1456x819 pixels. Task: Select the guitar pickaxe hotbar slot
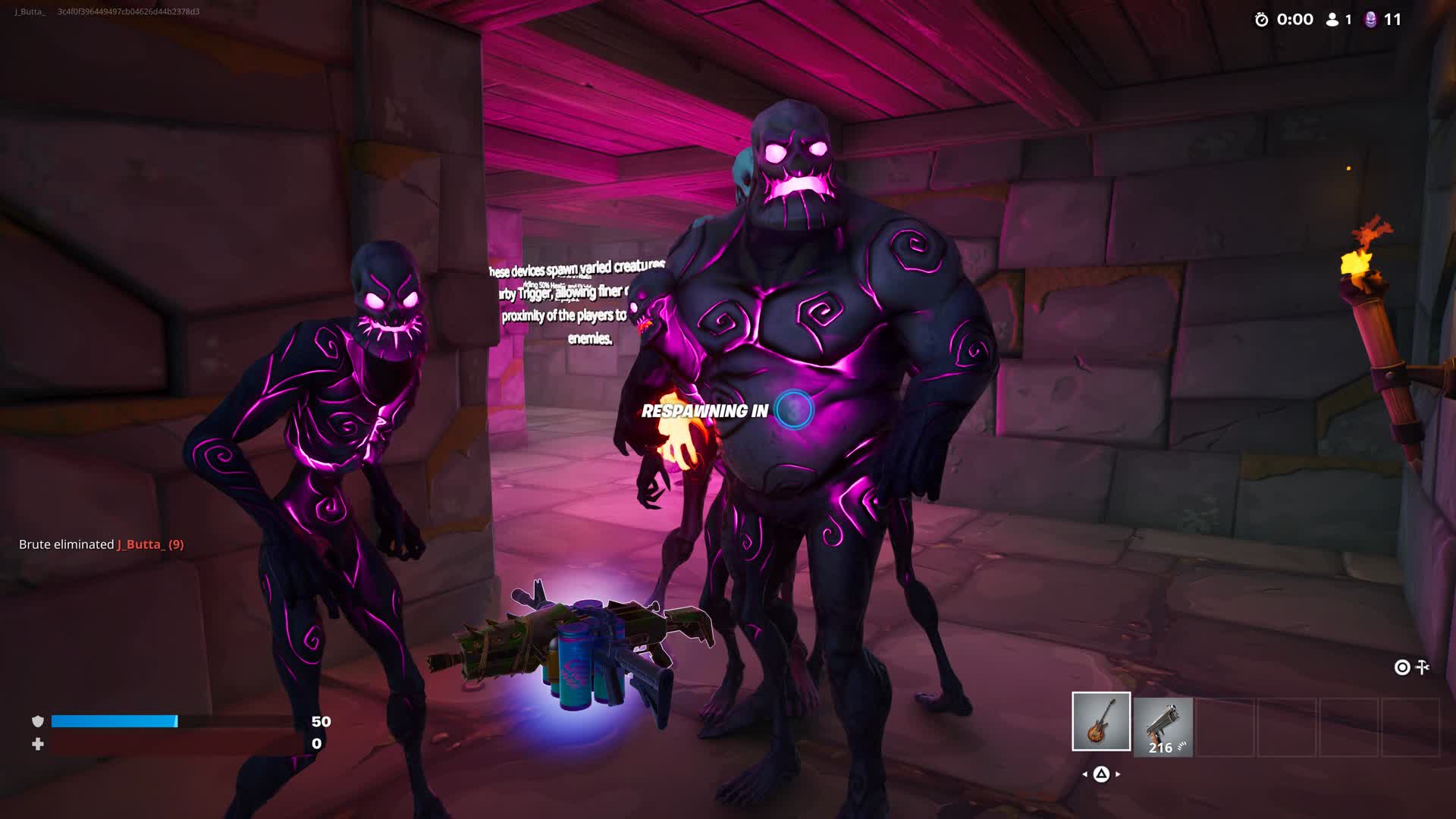point(1101,721)
